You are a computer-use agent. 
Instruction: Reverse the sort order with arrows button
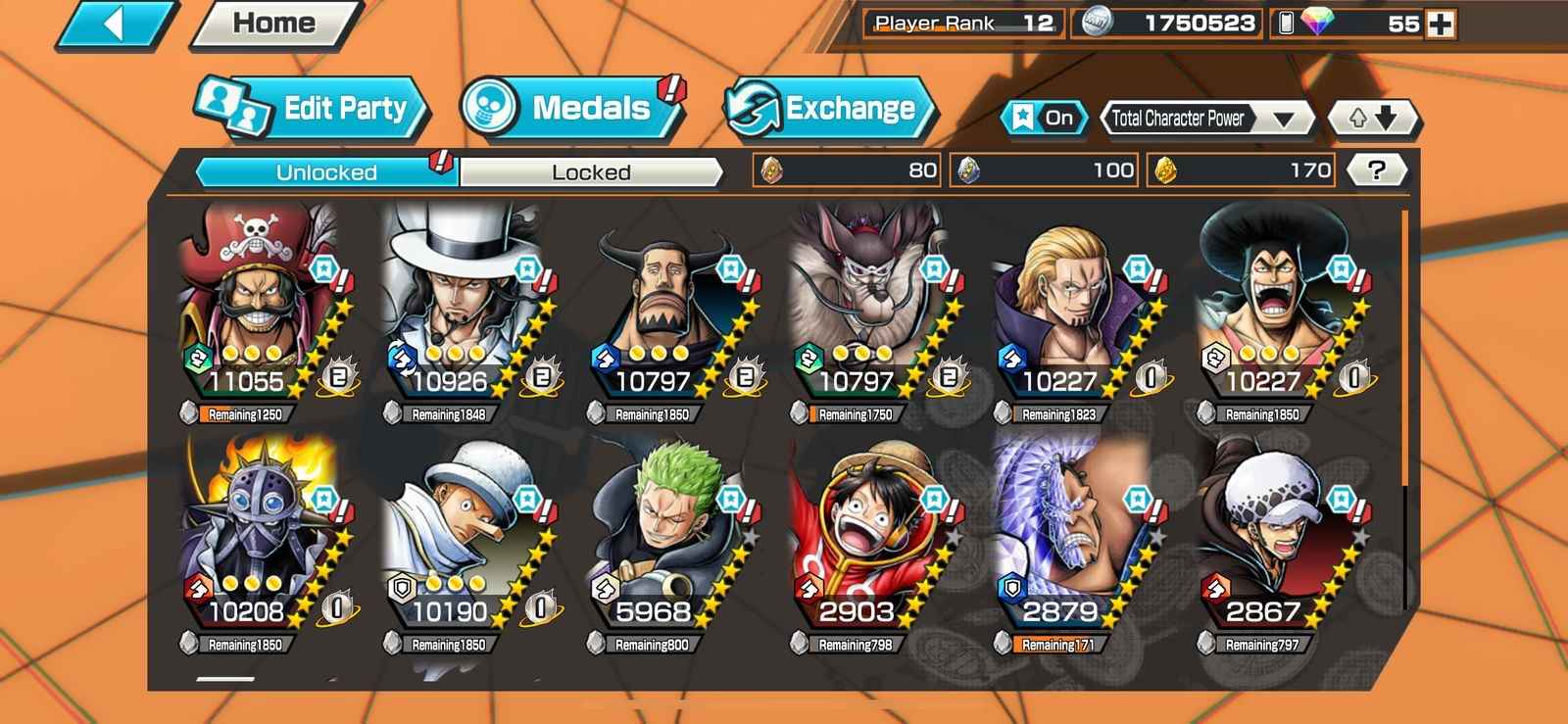coord(1373,119)
